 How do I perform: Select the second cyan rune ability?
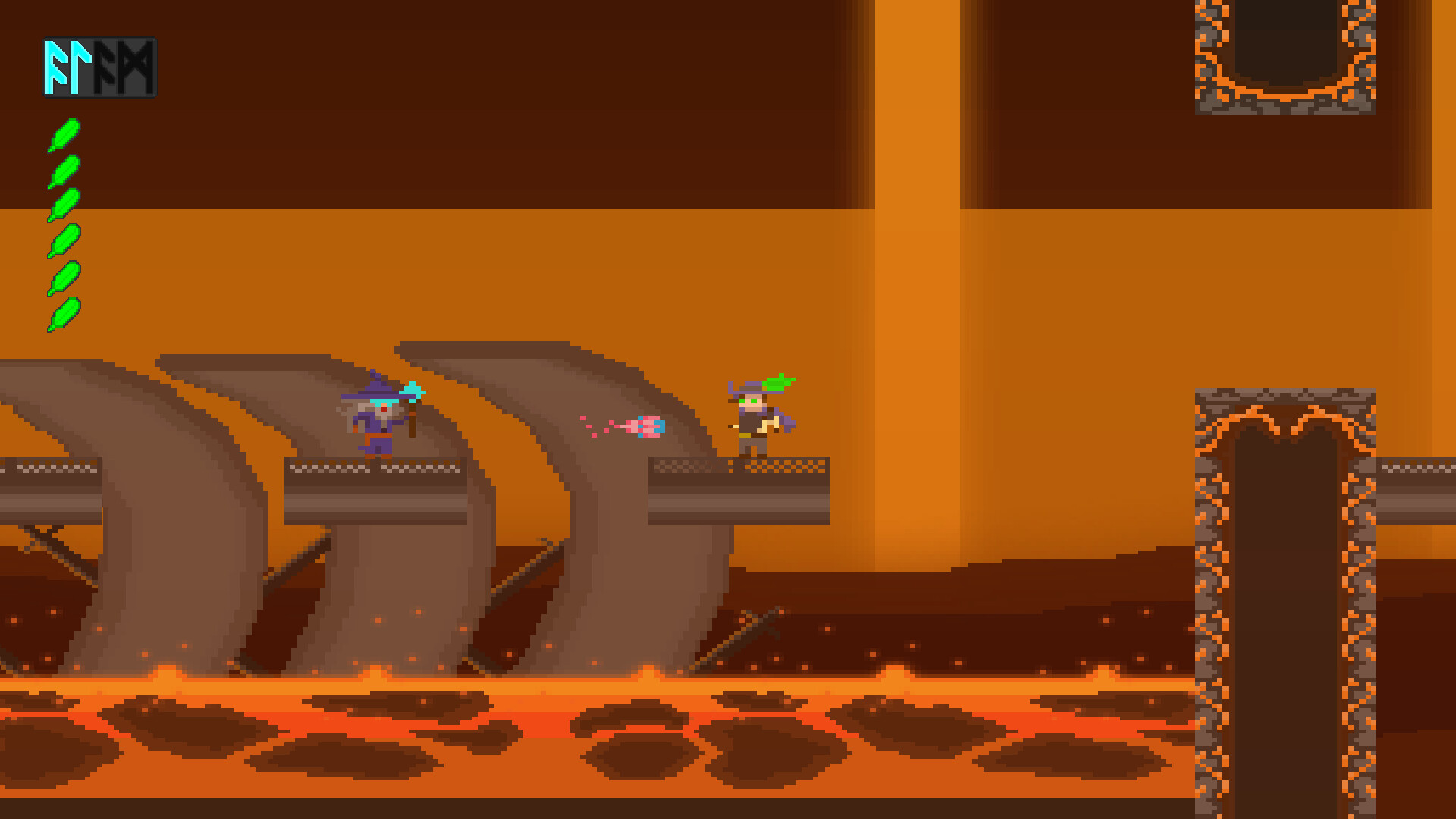pyautogui.click(x=80, y=67)
